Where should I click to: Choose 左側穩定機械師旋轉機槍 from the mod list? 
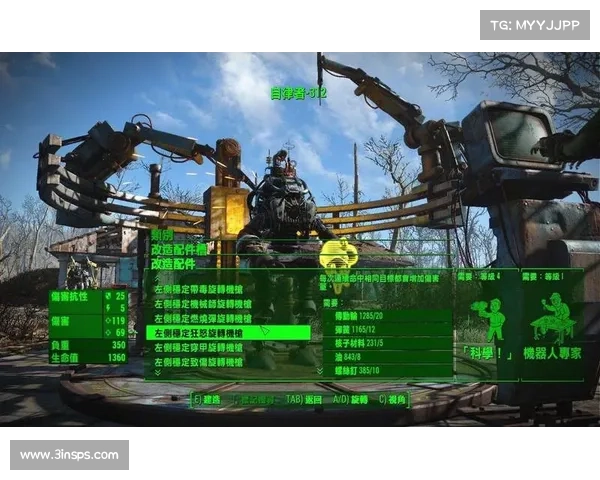click(x=200, y=303)
